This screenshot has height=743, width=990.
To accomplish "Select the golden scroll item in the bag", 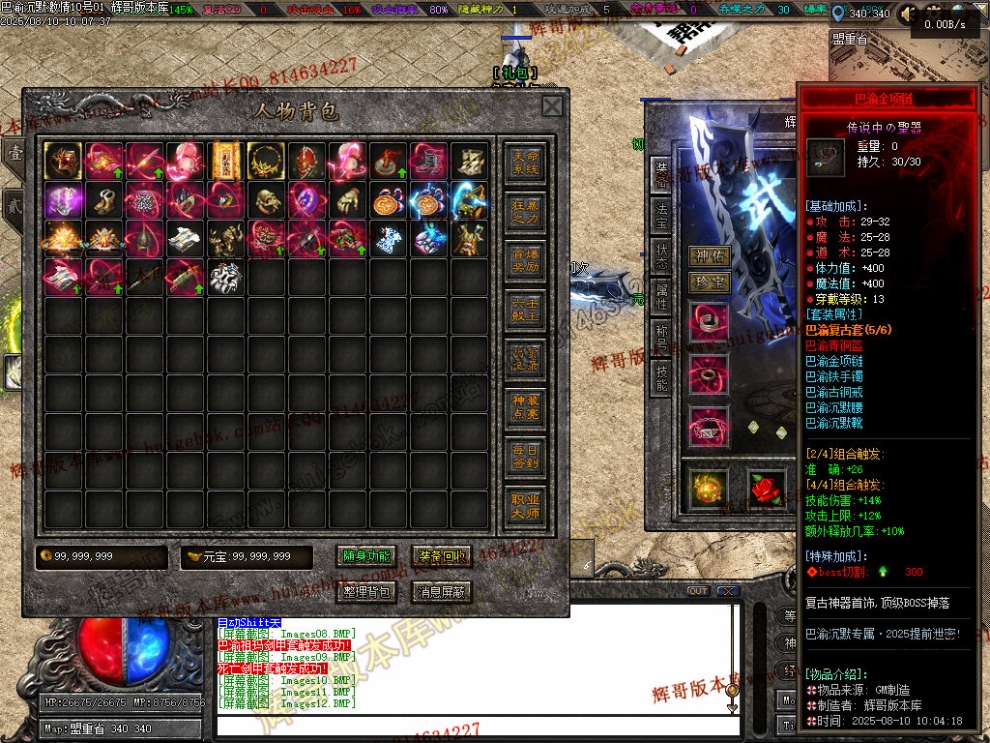I will pos(225,159).
